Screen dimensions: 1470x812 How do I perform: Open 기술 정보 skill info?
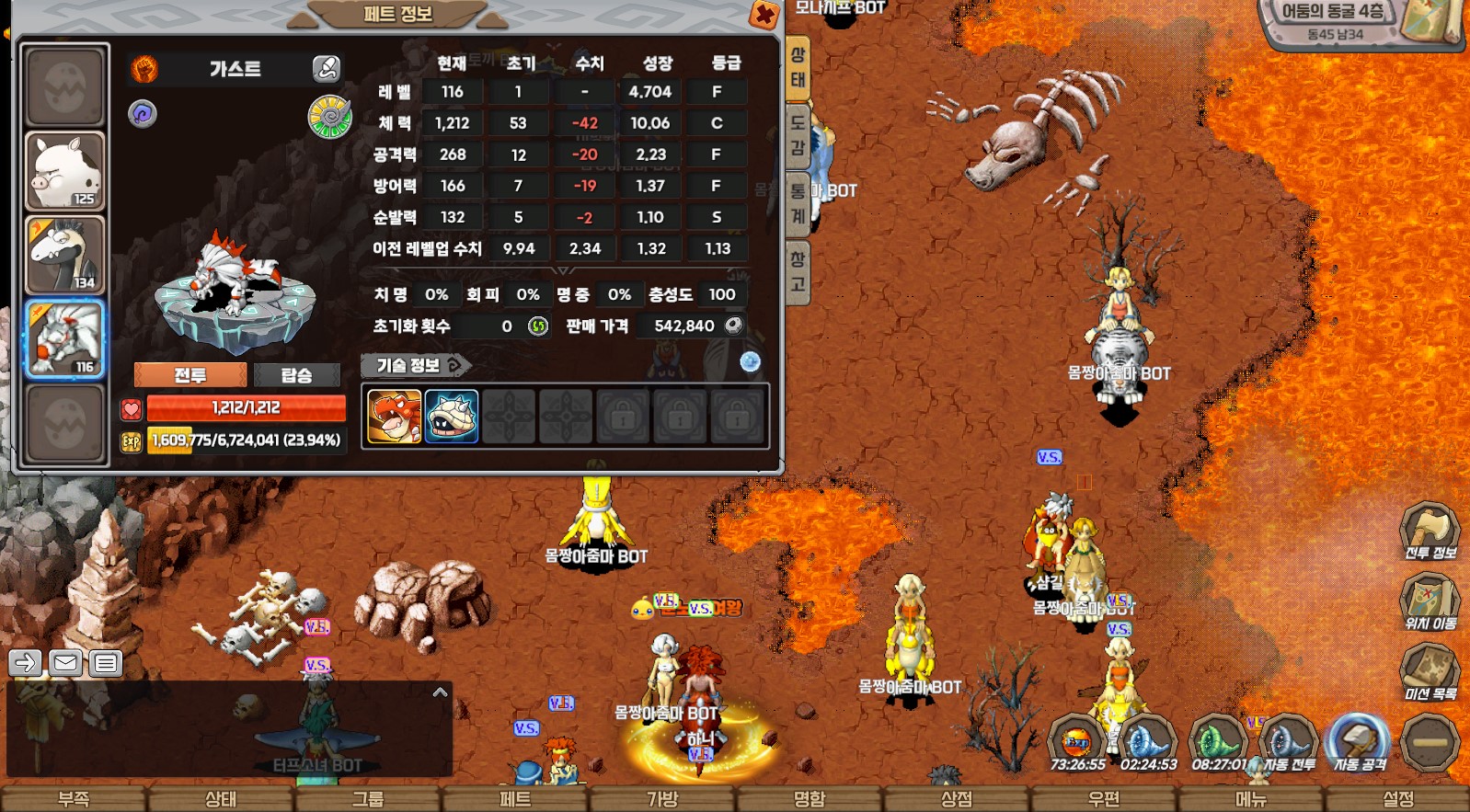(415, 365)
